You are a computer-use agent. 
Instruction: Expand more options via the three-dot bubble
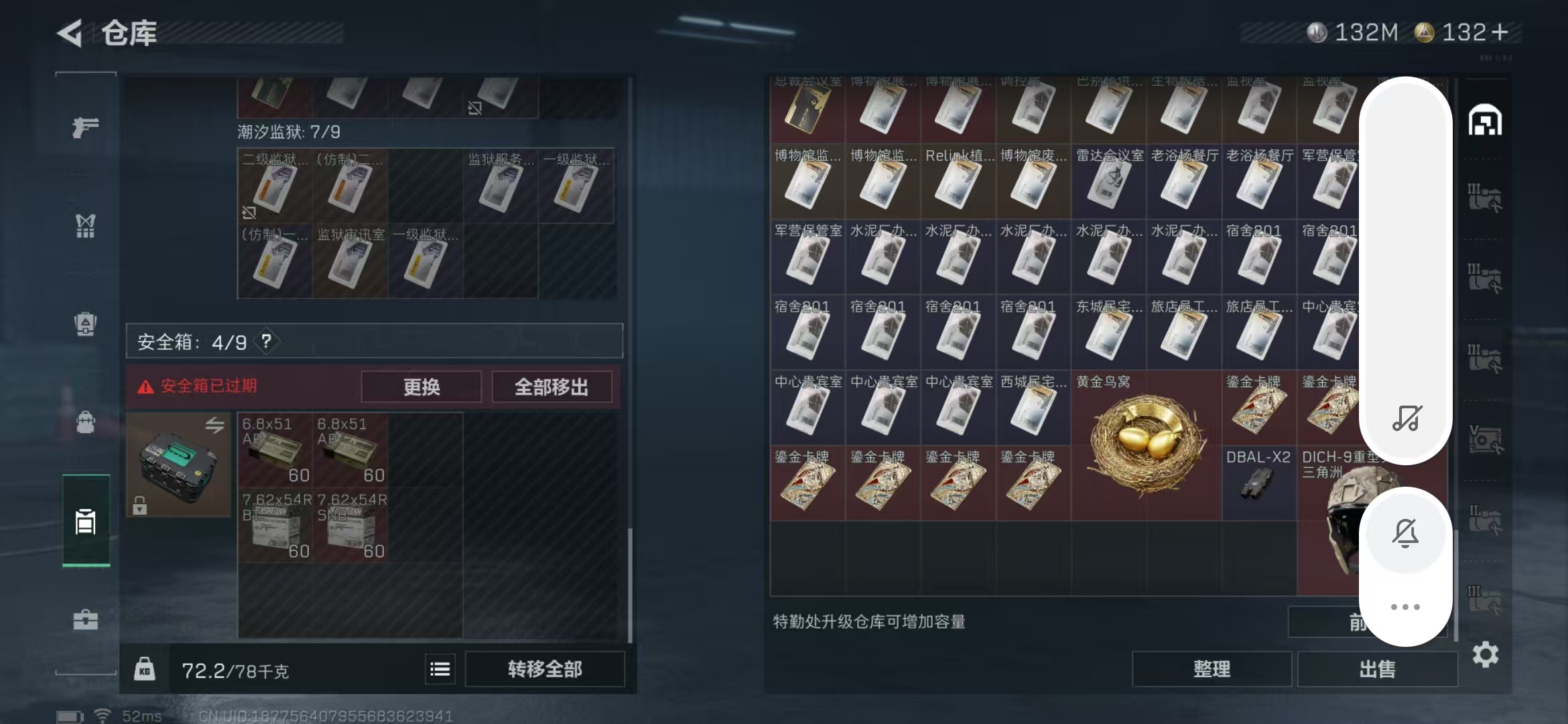coord(1405,607)
